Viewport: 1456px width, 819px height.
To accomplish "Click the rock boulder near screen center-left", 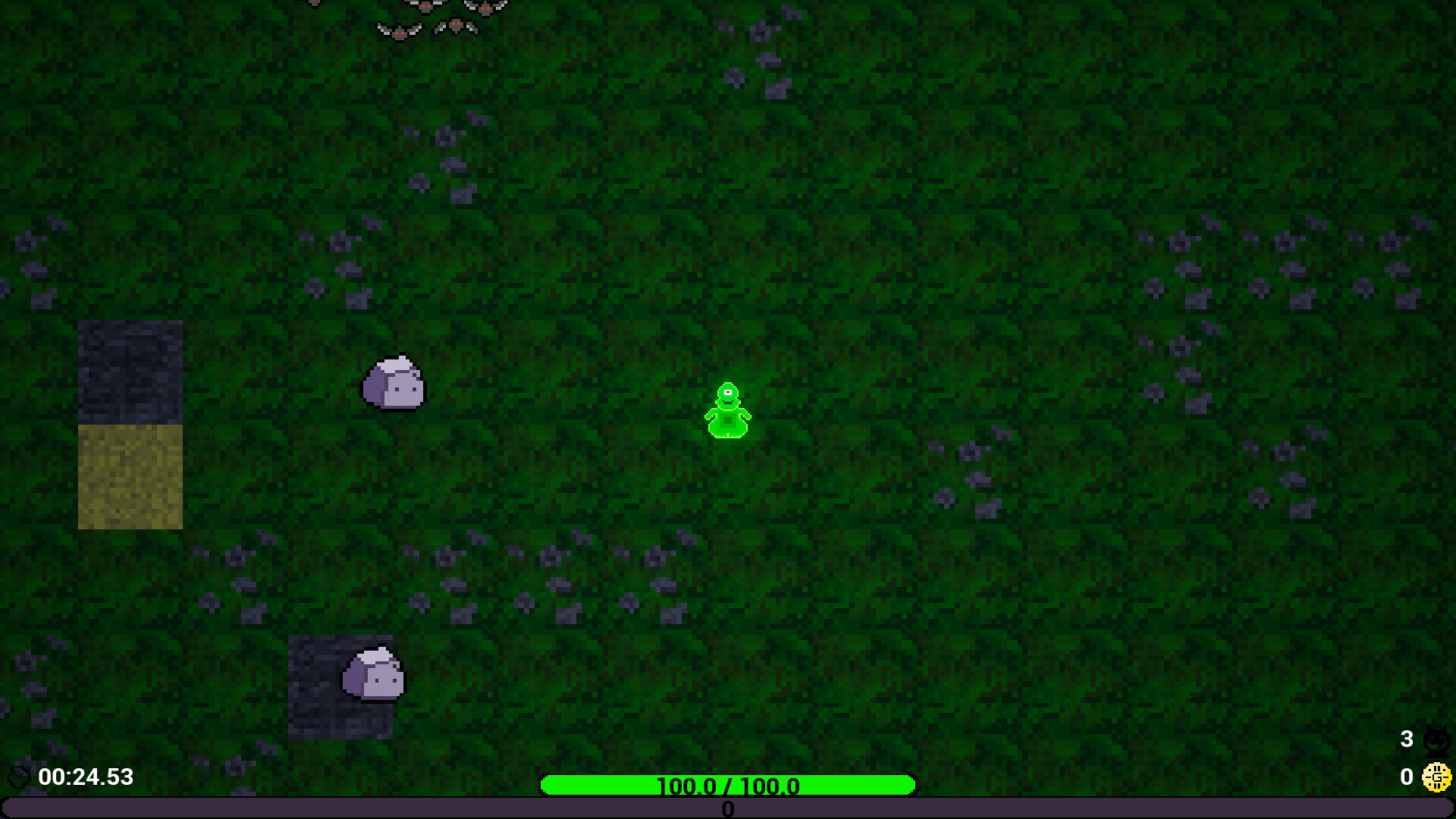I will pyautogui.click(x=393, y=385).
